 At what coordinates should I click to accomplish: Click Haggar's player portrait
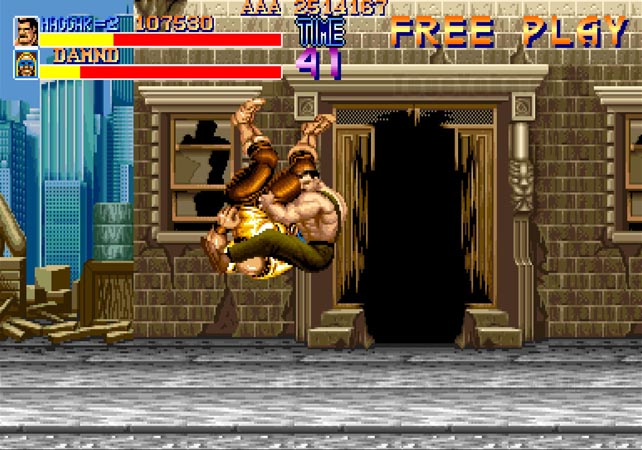click(x=26, y=31)
